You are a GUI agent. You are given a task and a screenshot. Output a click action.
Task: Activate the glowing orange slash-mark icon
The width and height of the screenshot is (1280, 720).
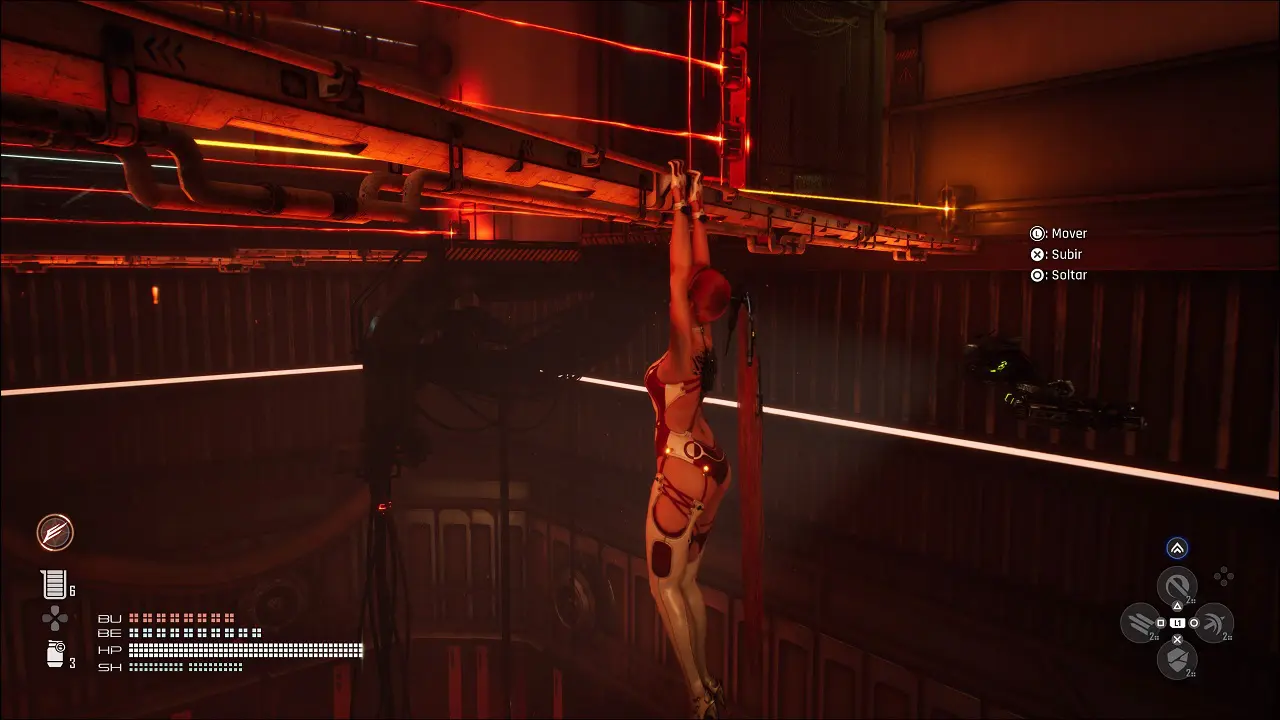(x=55, y=533)
